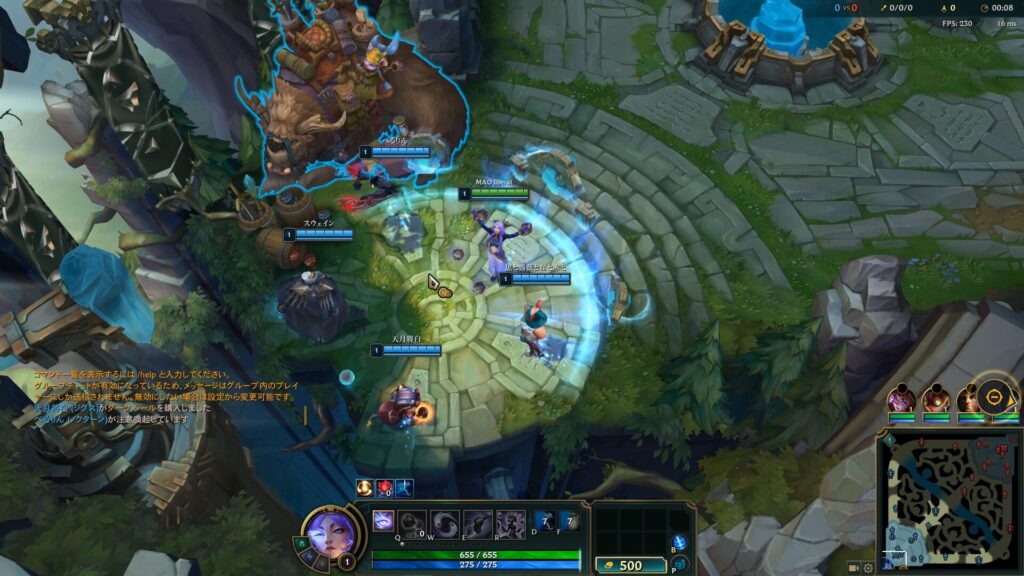Activate the W swirl ability icon
Image resolution: width=1024 pixels, height=576 pixels.
(x=445, y=522)
